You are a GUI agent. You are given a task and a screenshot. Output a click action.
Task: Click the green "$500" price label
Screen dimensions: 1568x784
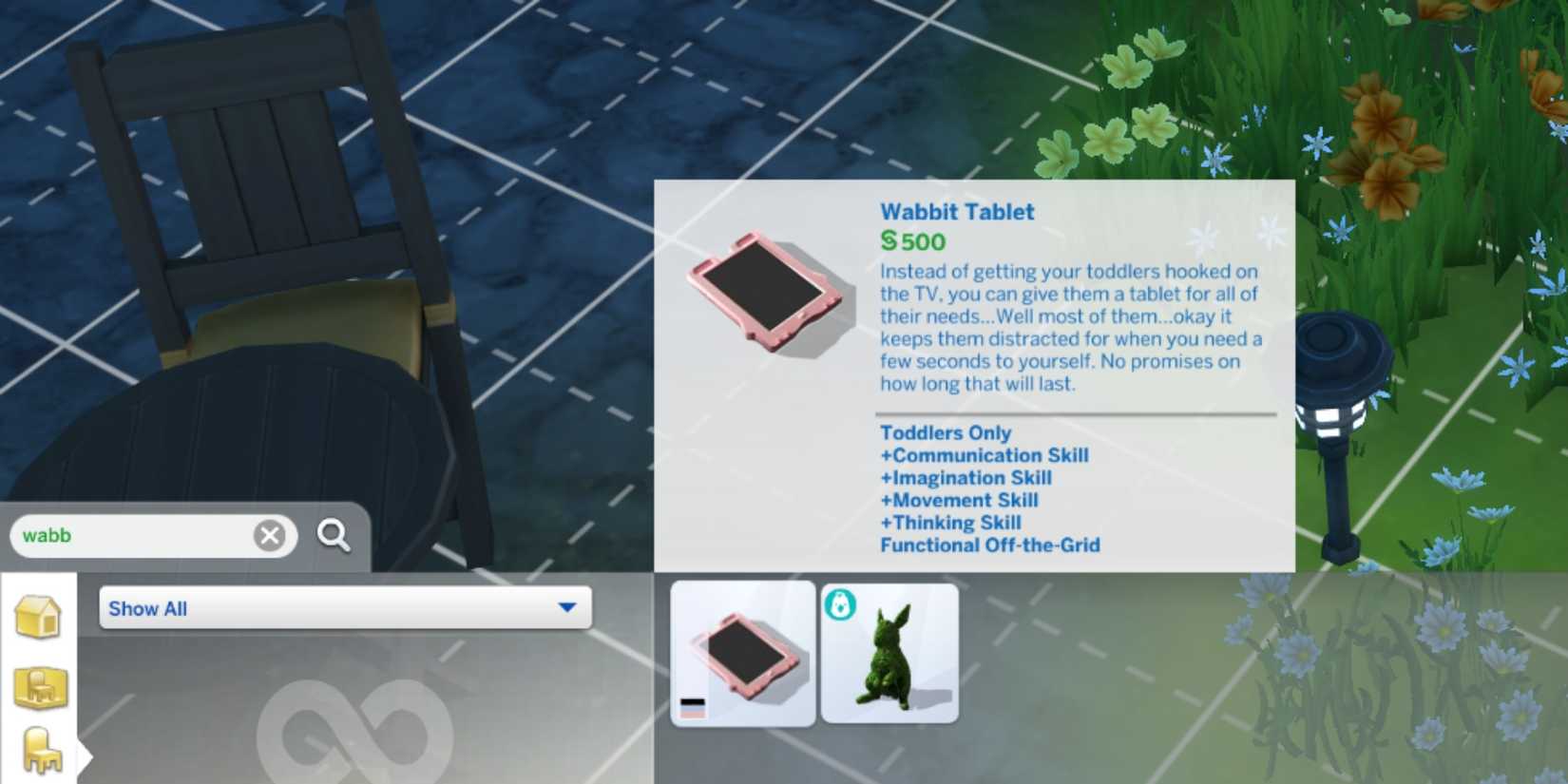(912, 242)
